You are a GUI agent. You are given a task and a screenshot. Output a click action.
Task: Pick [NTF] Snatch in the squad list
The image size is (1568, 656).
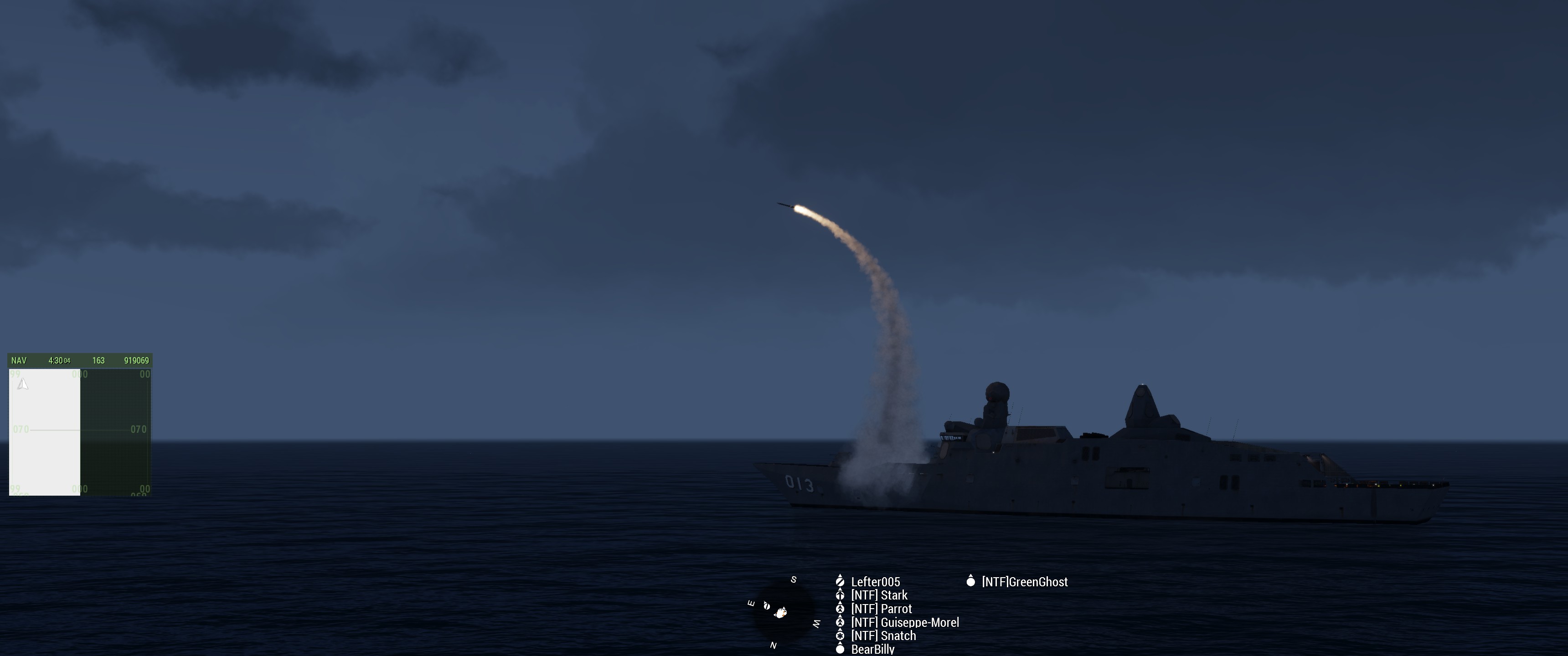pyautogui.click(x=882, y=635)
